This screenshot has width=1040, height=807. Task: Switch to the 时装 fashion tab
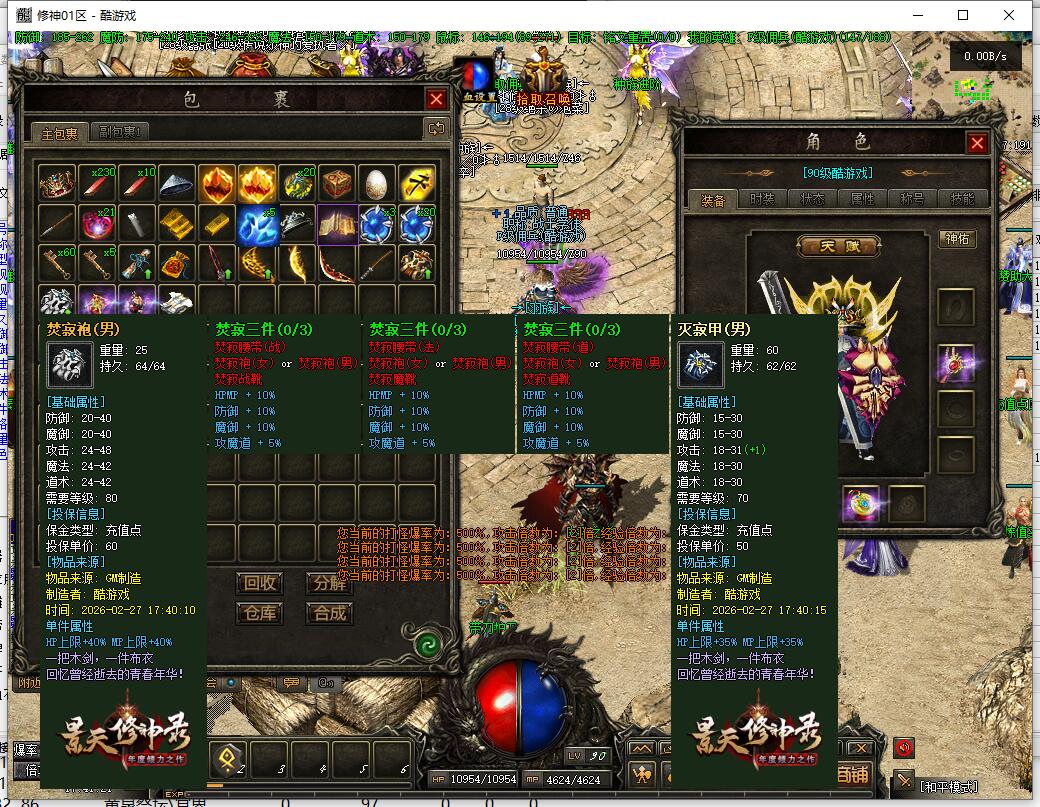point(762,199)
